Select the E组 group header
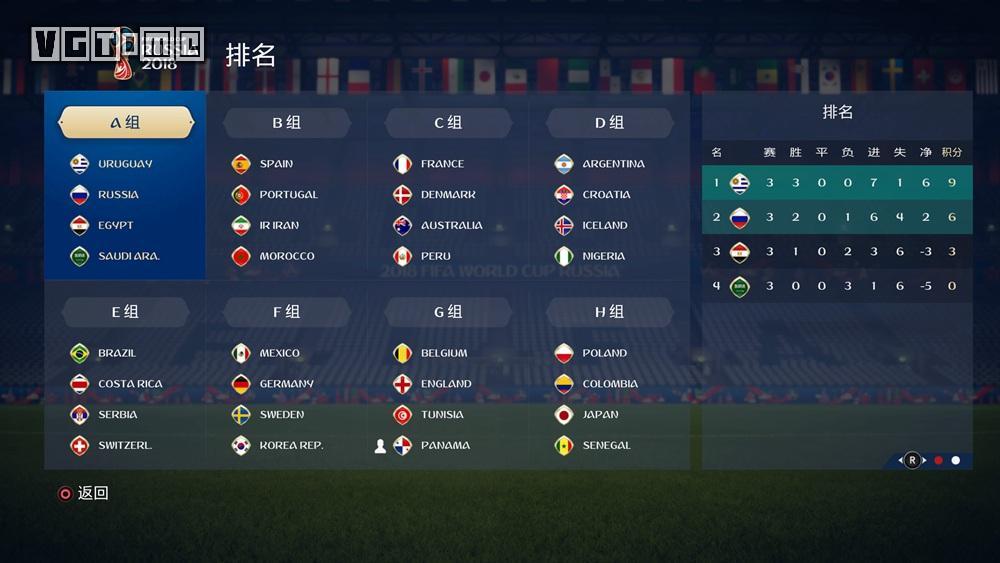The image size is (1000, 563). click(125, 312)
